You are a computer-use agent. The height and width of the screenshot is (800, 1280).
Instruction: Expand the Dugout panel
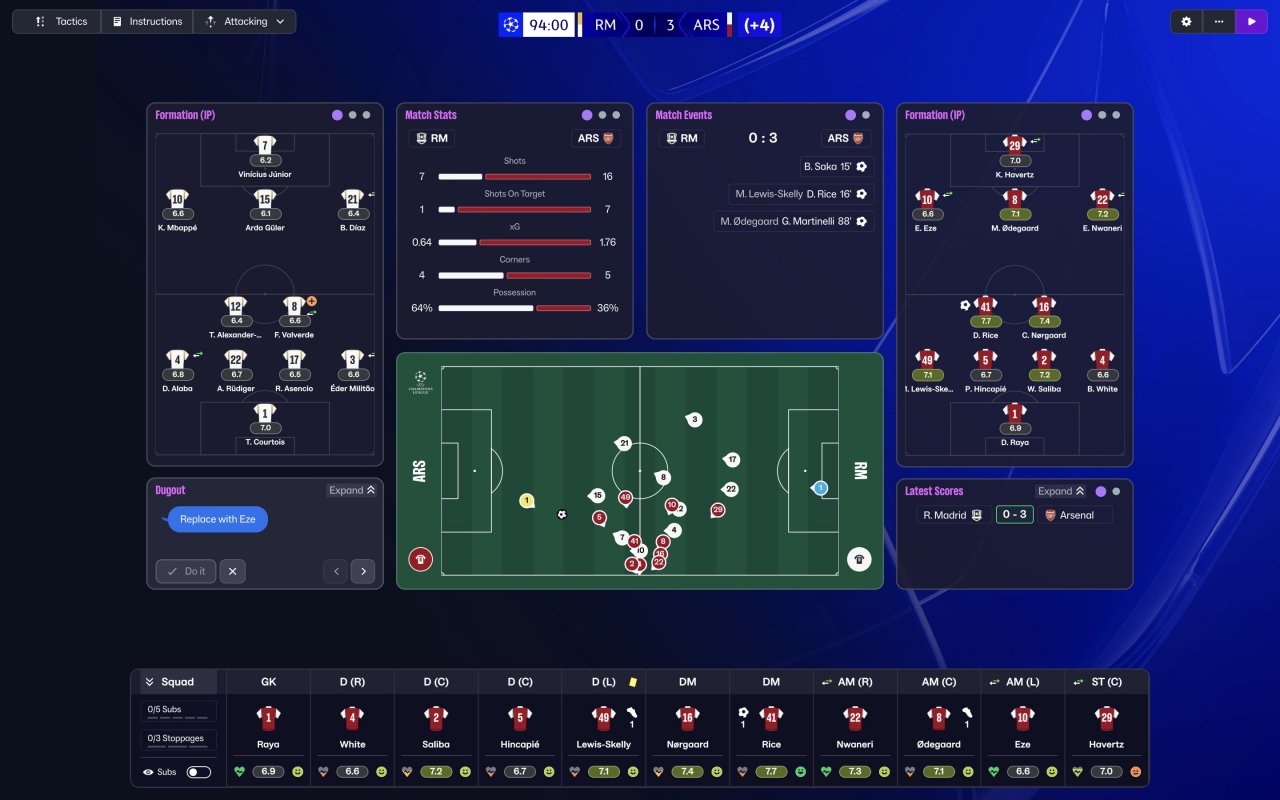(351, 490)
